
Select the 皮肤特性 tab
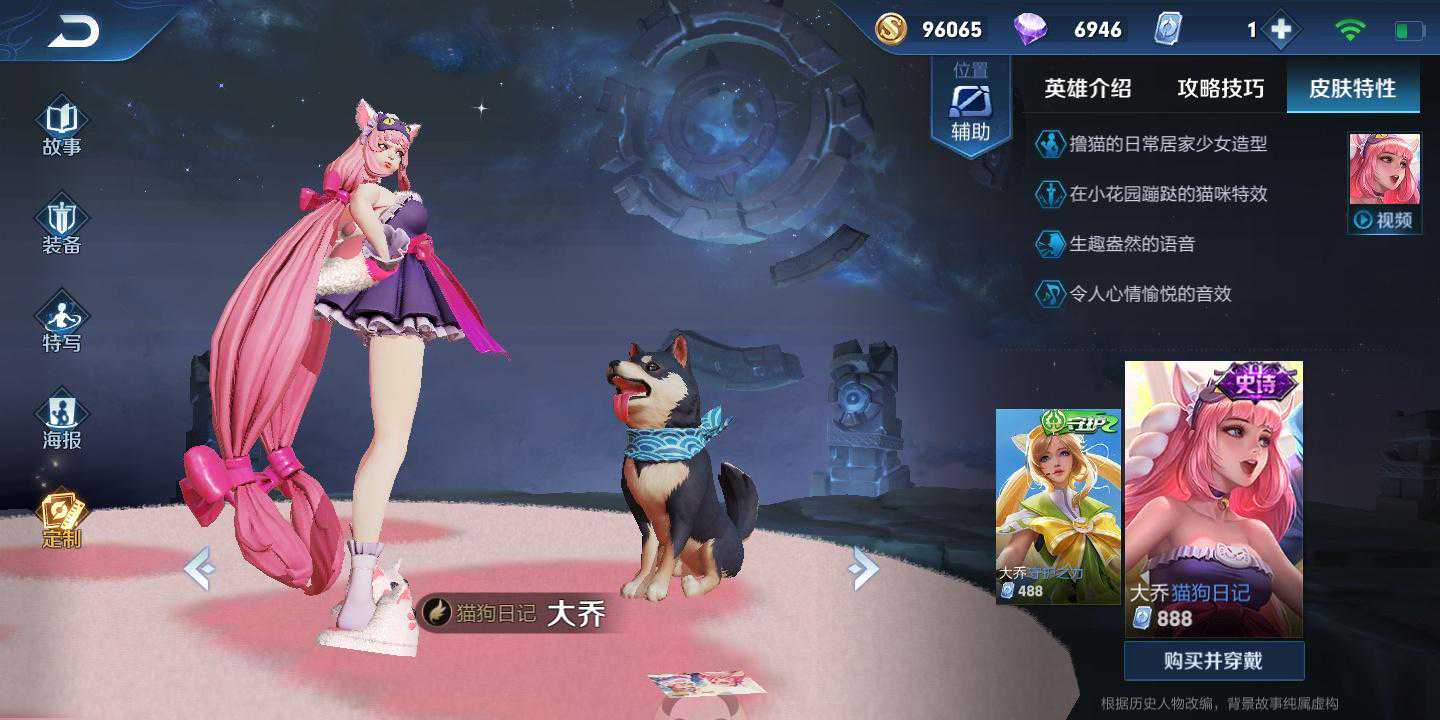pyautogui.click(x=1352, y=89)
